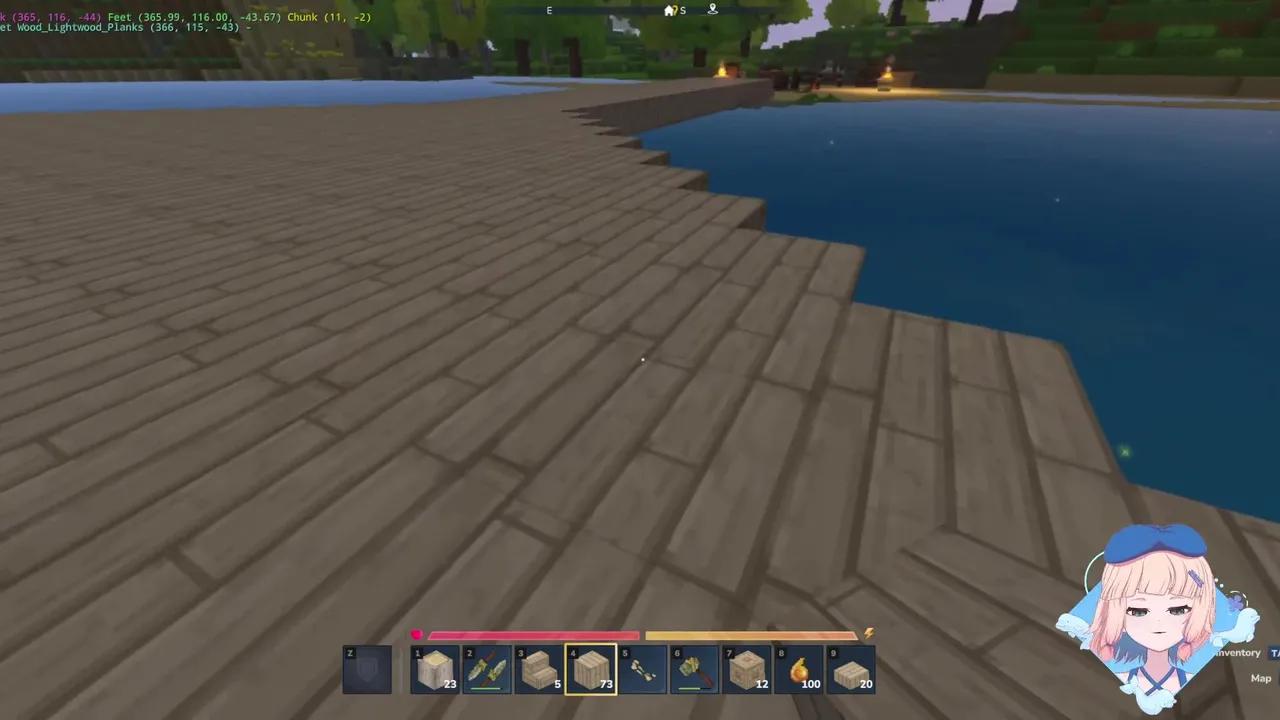Open the Map via its label
The height and width of the screenshot is (720, 1280).
click(x=1260, y=678)
